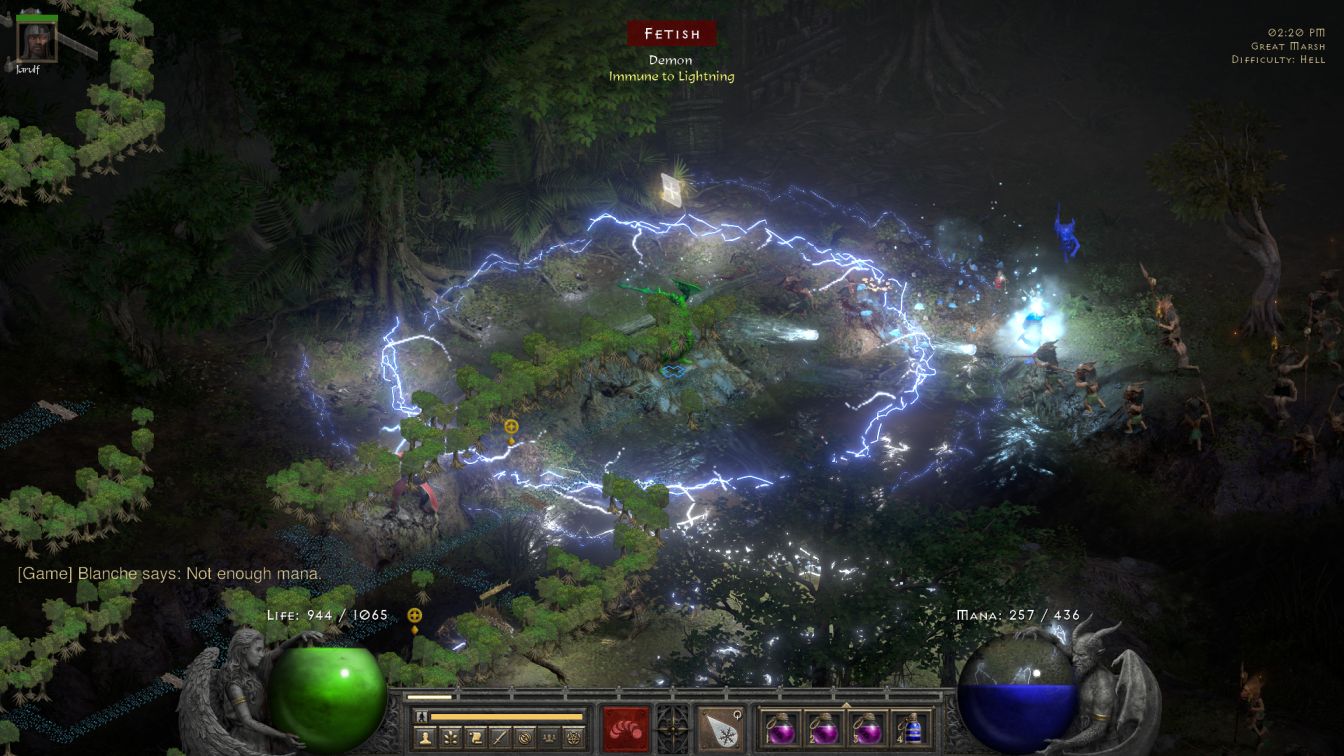
Task: Open the quest log scroll icon
Action: [475, 738]
